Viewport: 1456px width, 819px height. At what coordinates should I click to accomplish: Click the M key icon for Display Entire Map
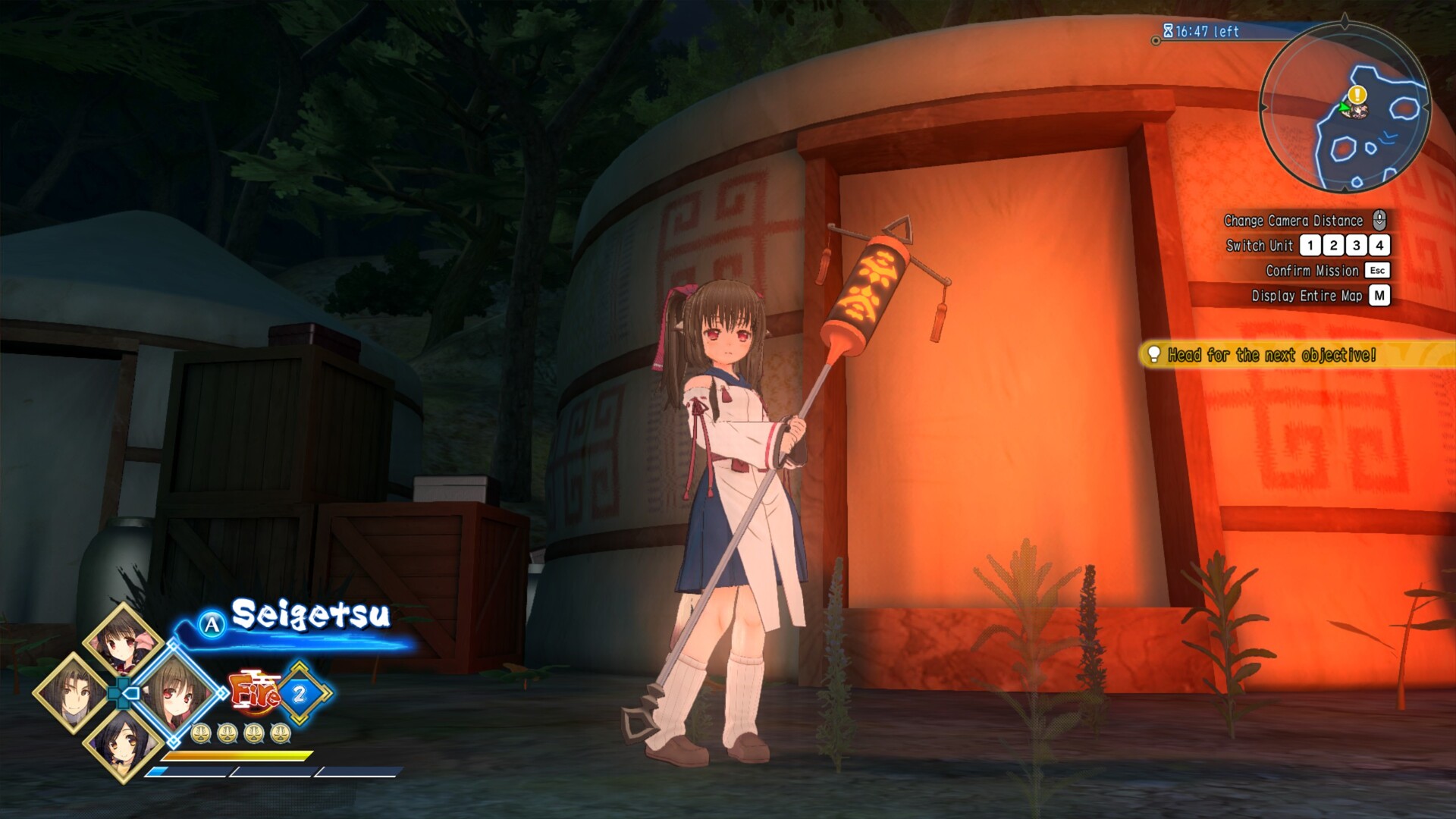(x=1380, y=297)
